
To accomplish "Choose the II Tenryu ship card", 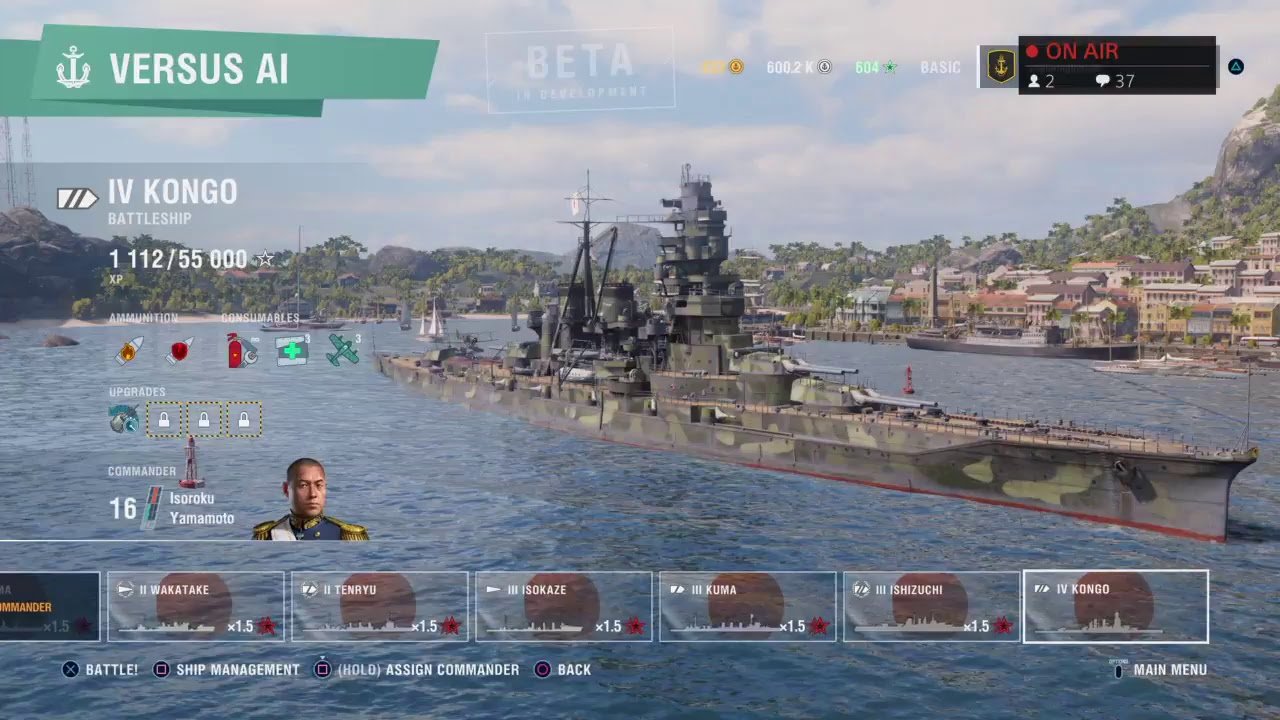I will [379, 606].
